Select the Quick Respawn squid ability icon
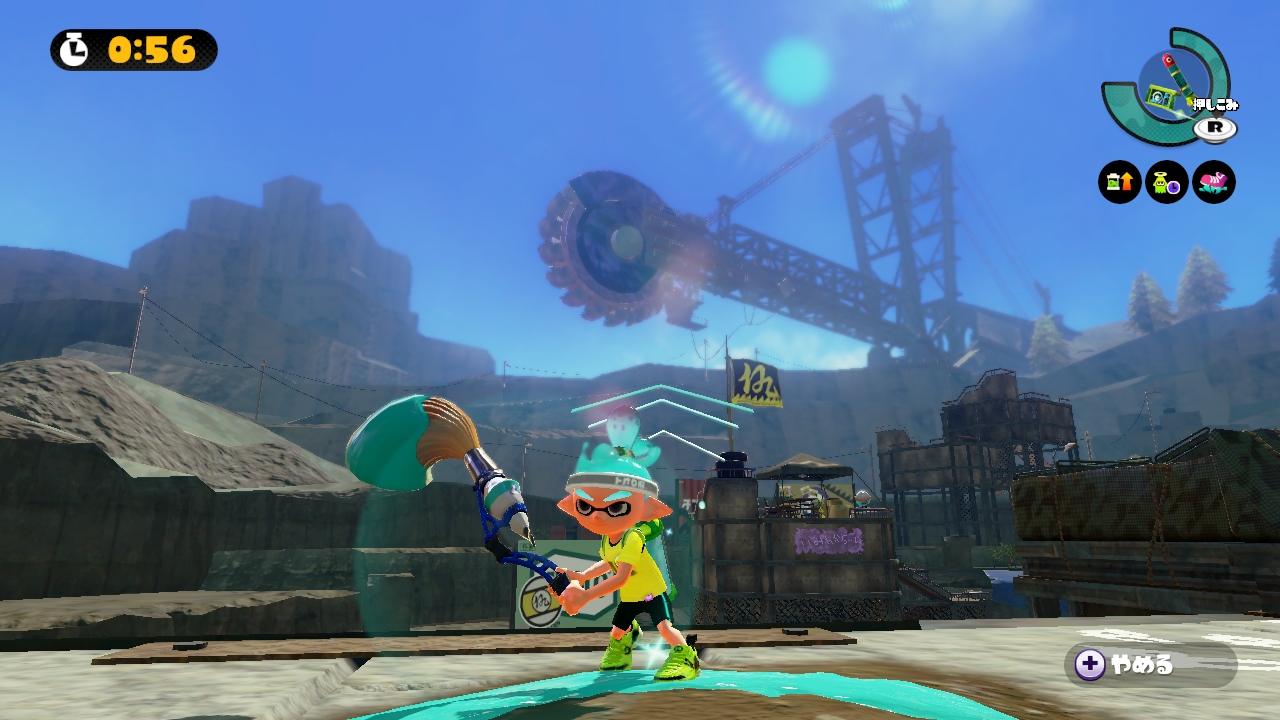The width and height of the screenshot is (1280, 720). pos(1167,182)
